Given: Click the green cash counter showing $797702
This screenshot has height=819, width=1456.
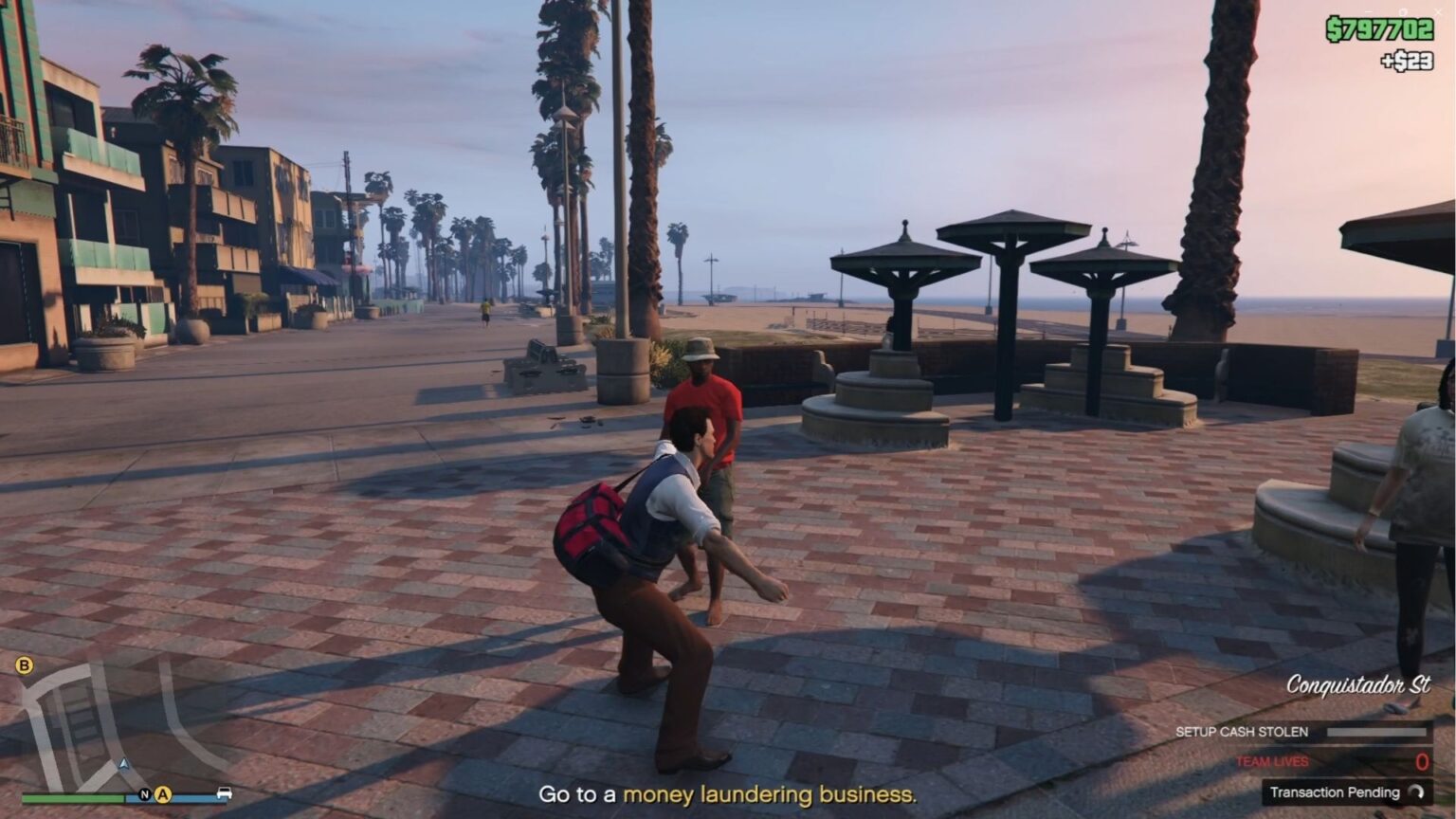Looking at the screenshot, I should point(1380,28).
